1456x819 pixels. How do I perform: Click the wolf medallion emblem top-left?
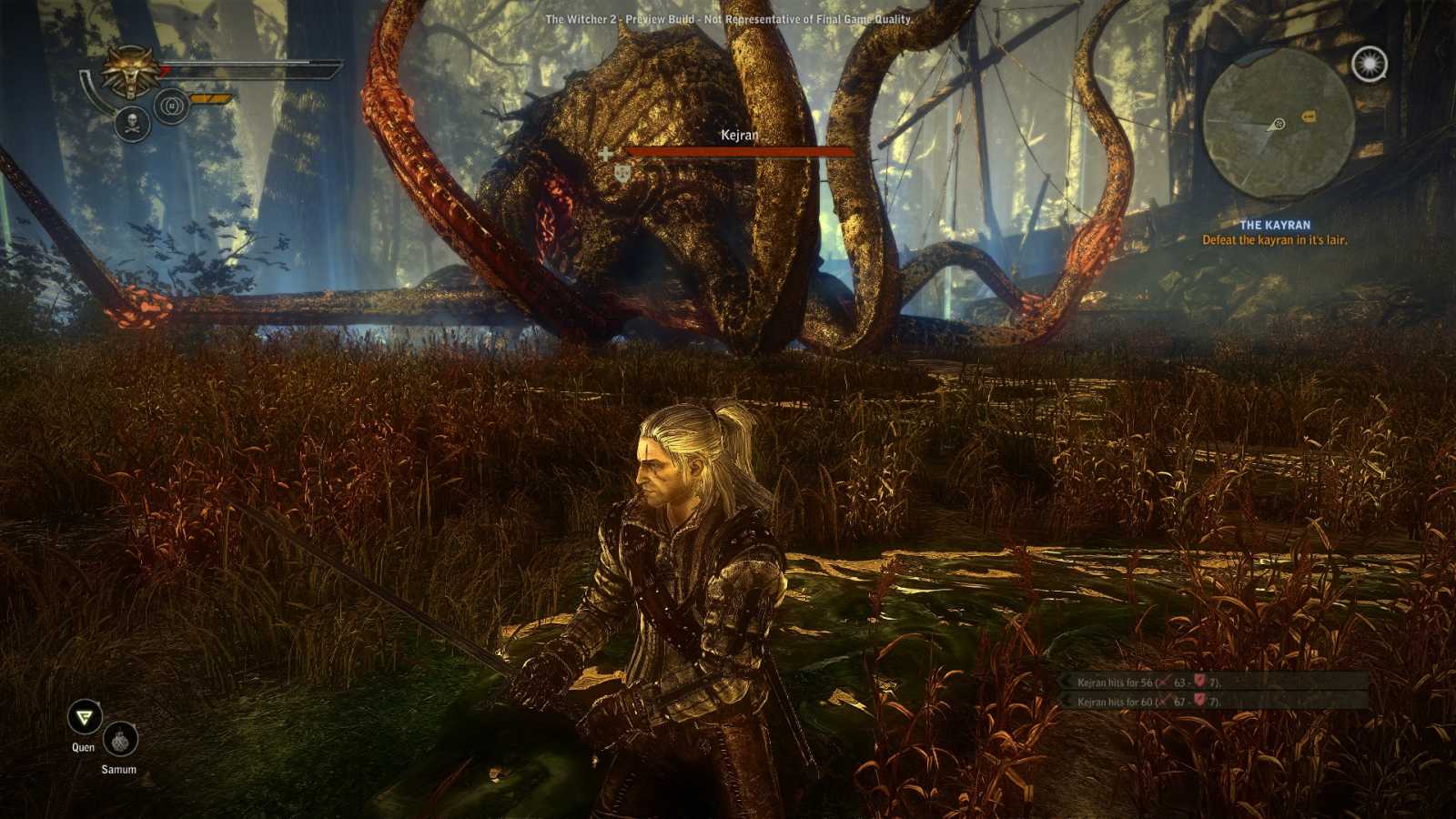pyautogui.click(x=130, y=71)
